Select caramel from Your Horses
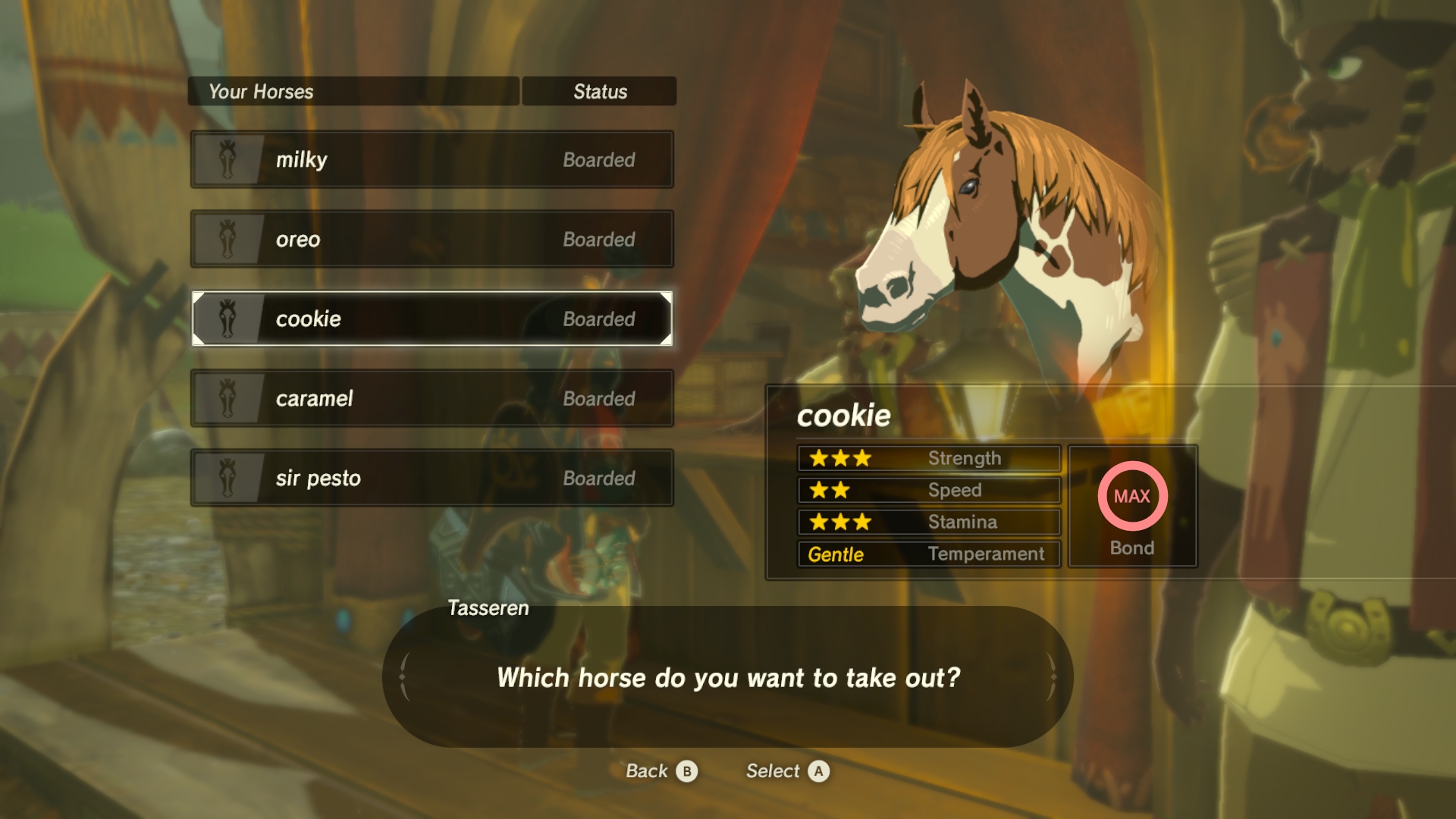Viewport: 1456px width, 819px height. 431,398
